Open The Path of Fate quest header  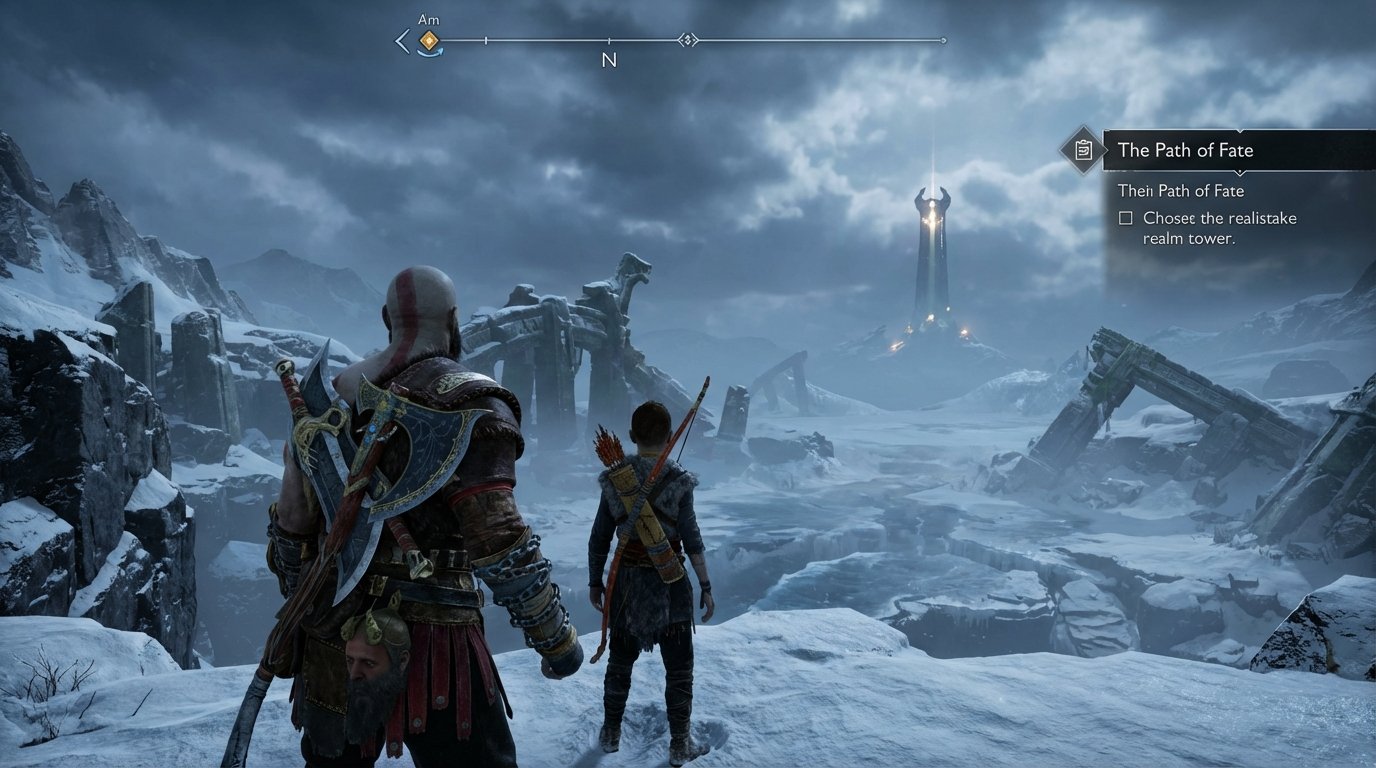[x=1185, y=150]
